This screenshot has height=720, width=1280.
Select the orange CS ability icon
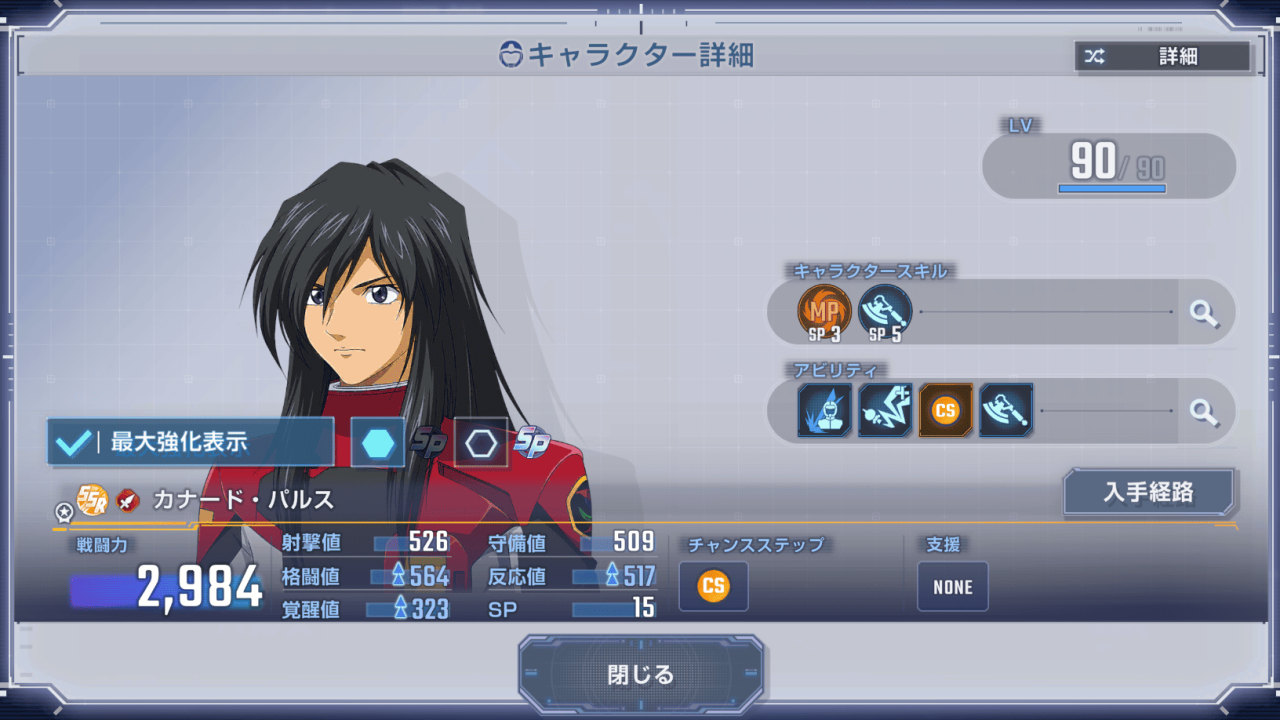(945, 410)
